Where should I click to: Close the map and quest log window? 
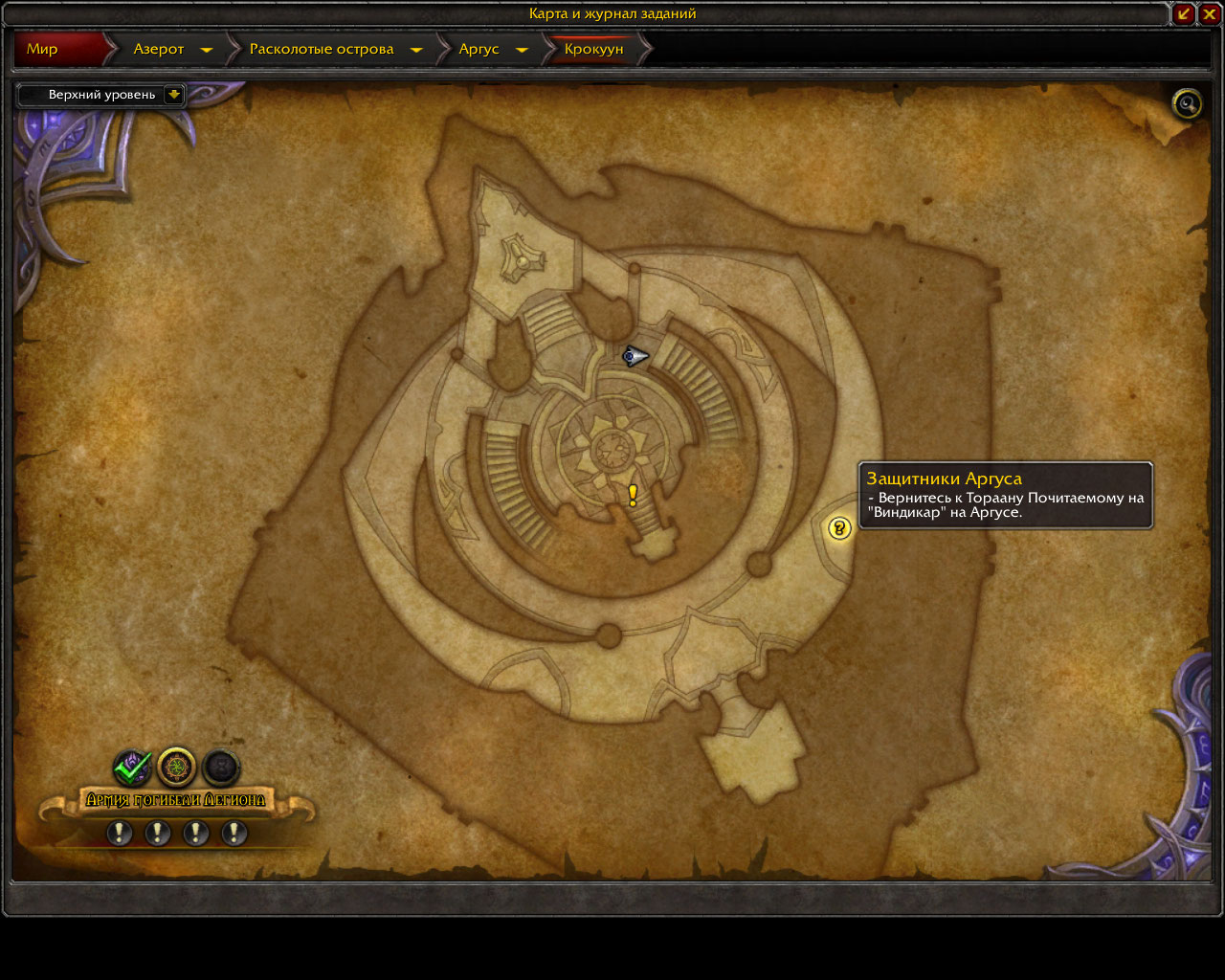click(x=1210, y=13)
